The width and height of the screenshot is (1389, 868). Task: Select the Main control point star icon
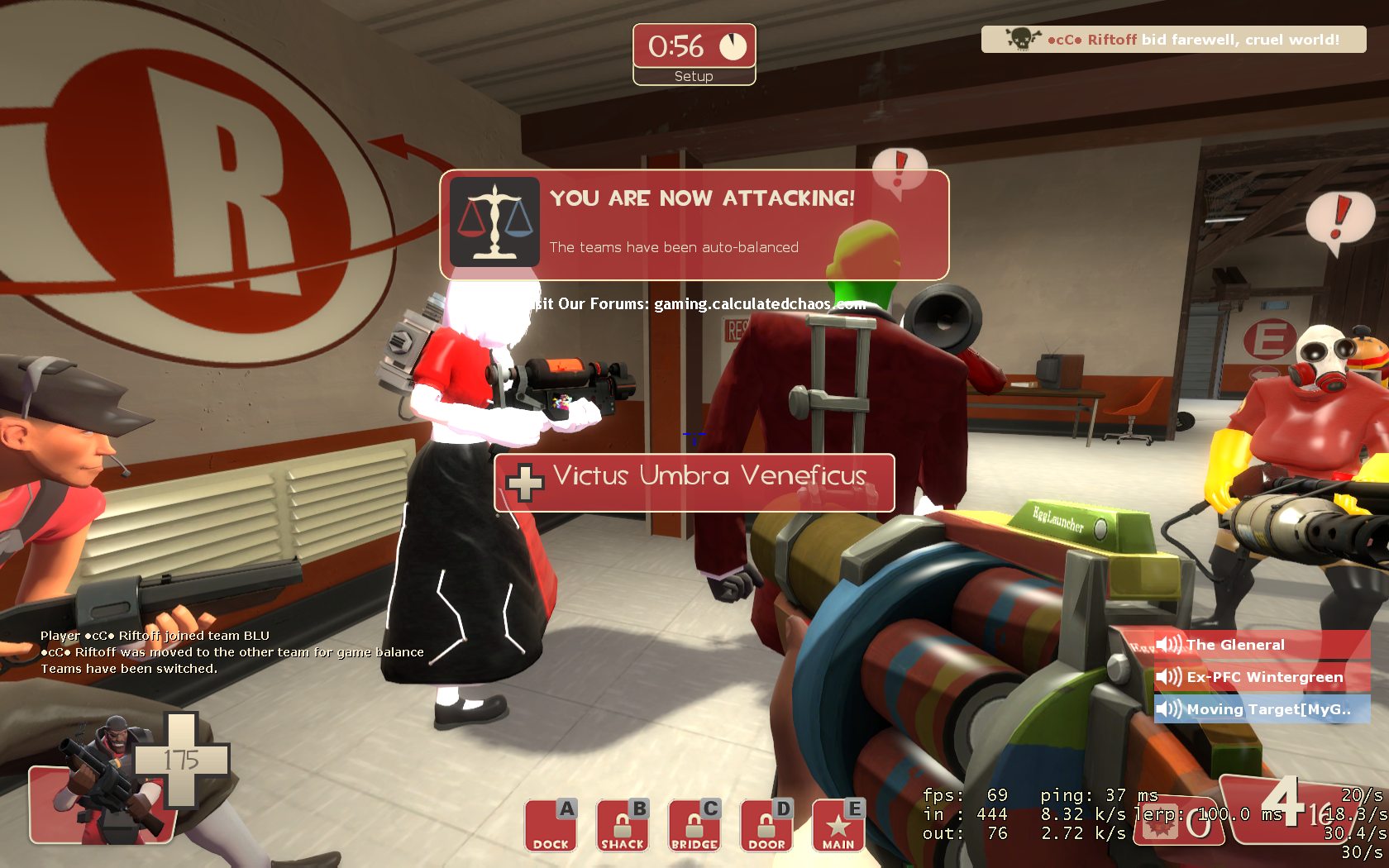(838, 826)
